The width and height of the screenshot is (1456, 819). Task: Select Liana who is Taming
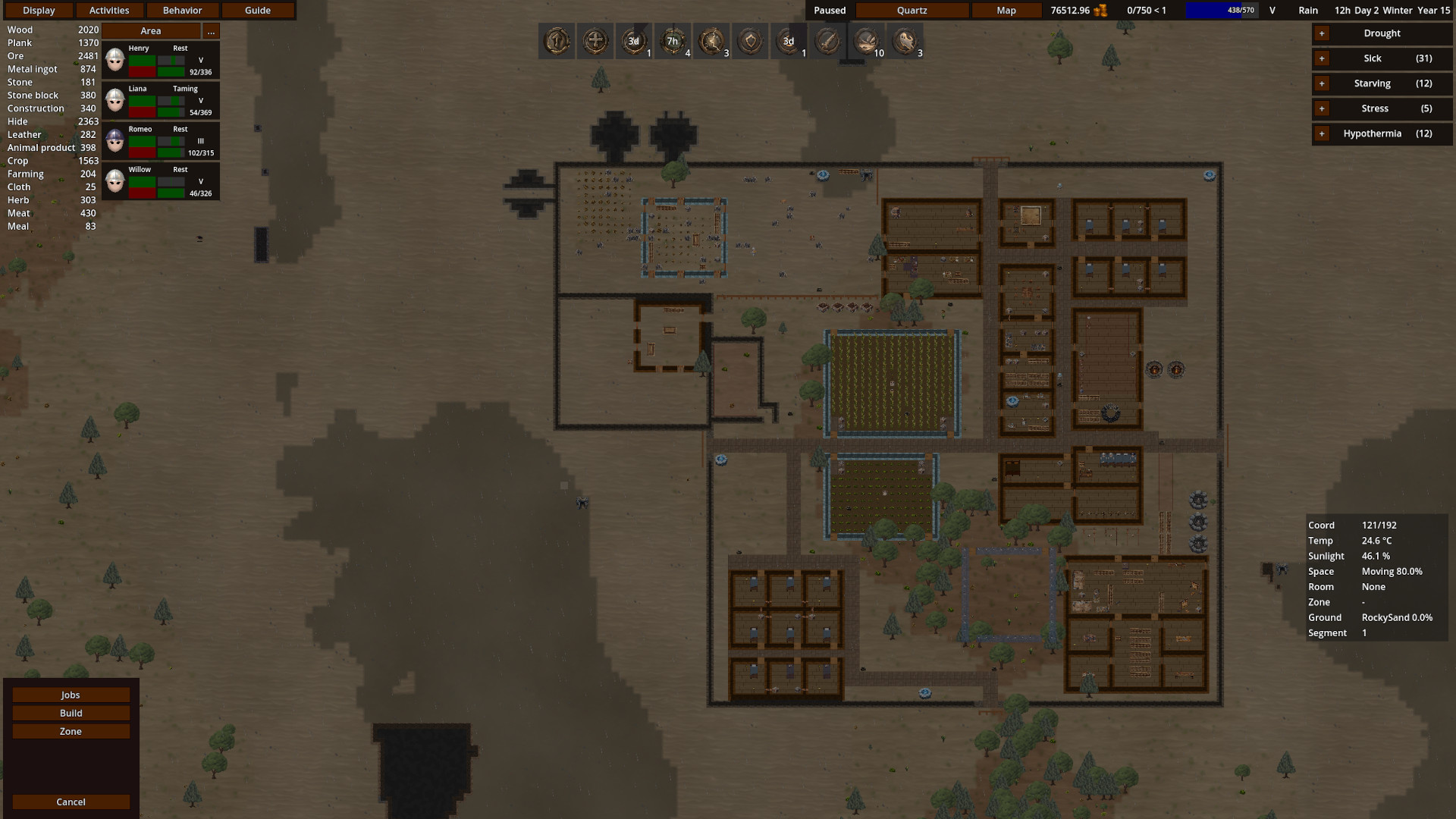pos(115,99)
